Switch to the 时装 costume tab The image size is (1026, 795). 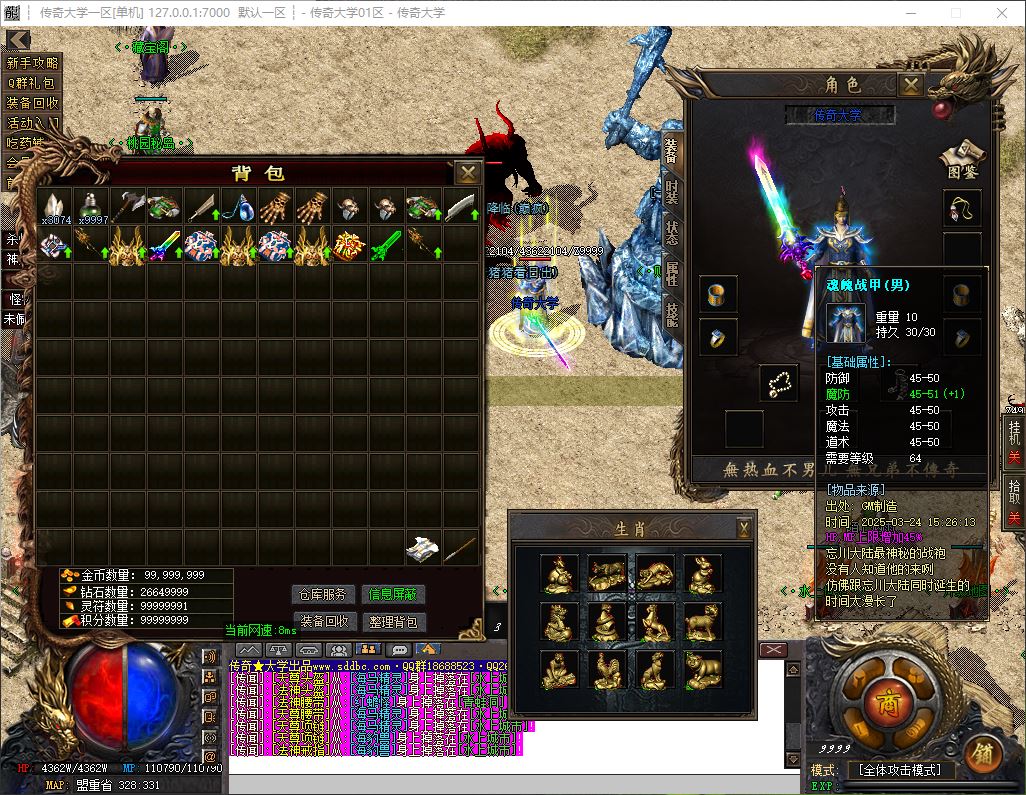coord(670,191)
